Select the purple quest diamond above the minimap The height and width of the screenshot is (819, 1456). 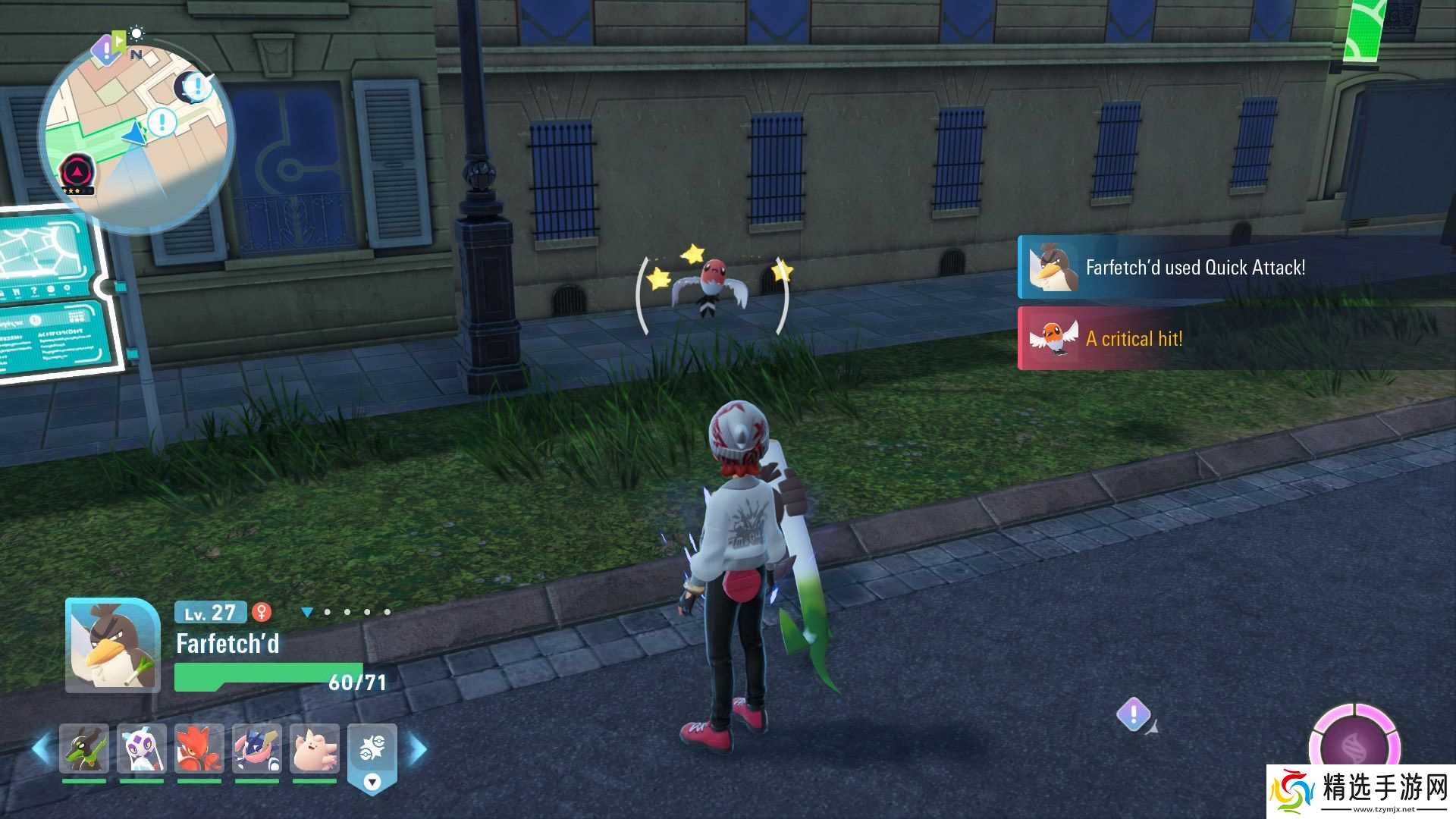pyautogui.click(x=105, y=51)
